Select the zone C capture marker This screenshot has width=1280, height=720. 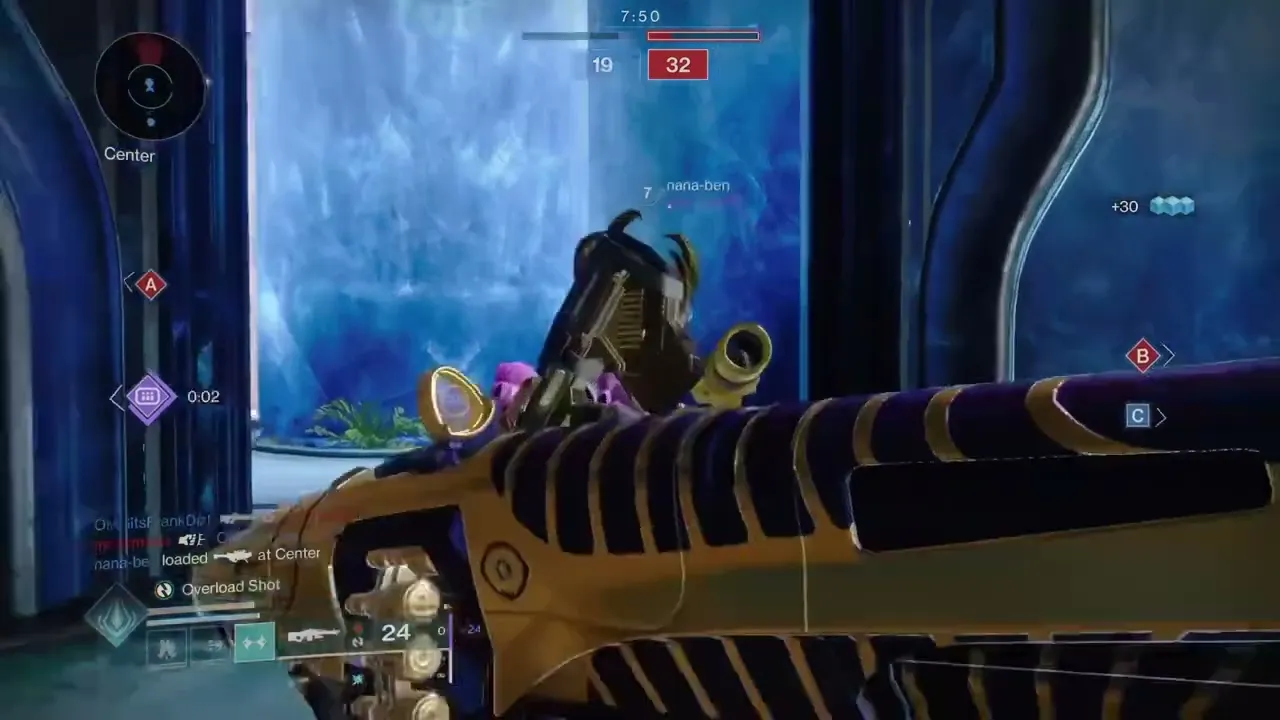point(1137,416)
